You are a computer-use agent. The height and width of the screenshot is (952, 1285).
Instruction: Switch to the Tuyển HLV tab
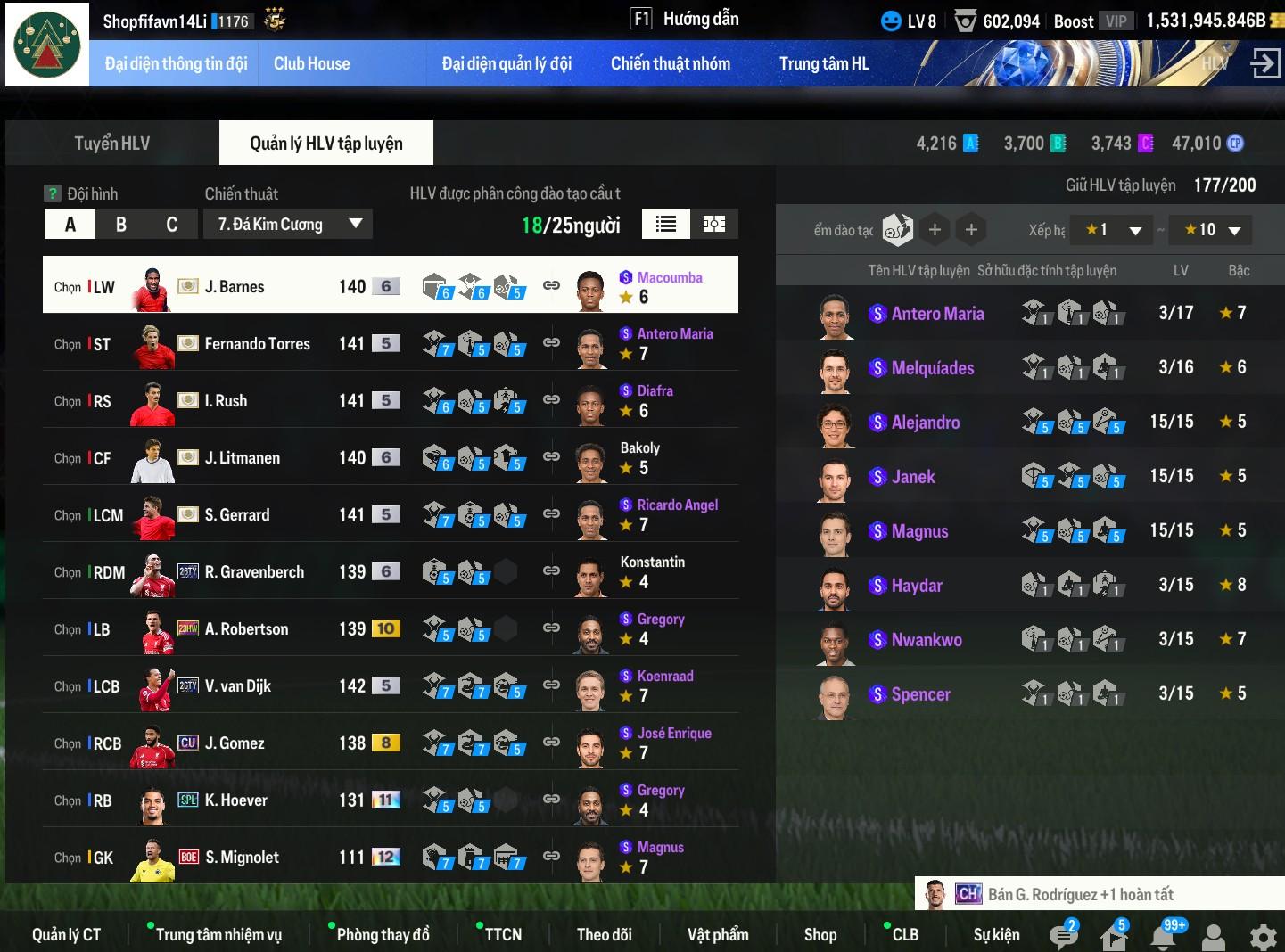(111, 144)
